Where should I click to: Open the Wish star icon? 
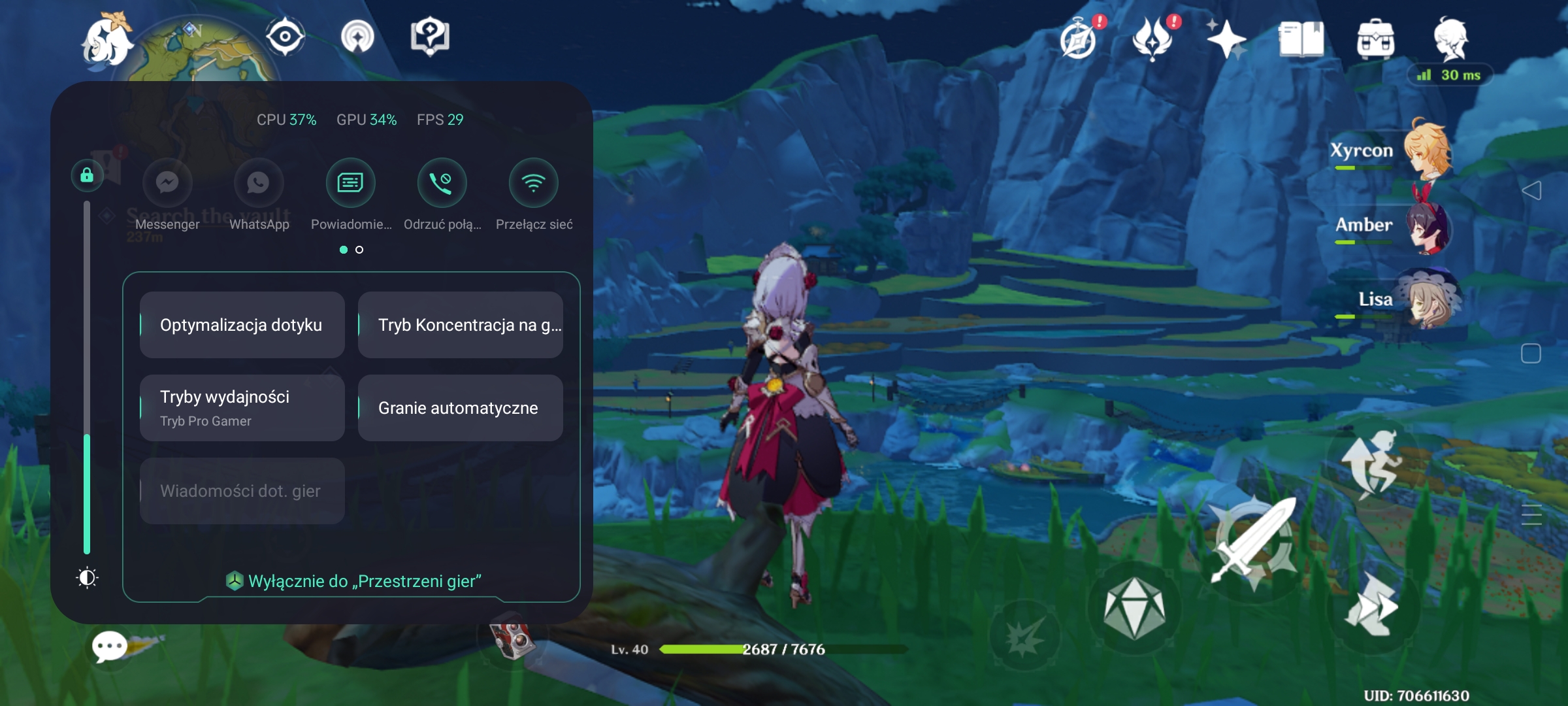pos(1226,39)
